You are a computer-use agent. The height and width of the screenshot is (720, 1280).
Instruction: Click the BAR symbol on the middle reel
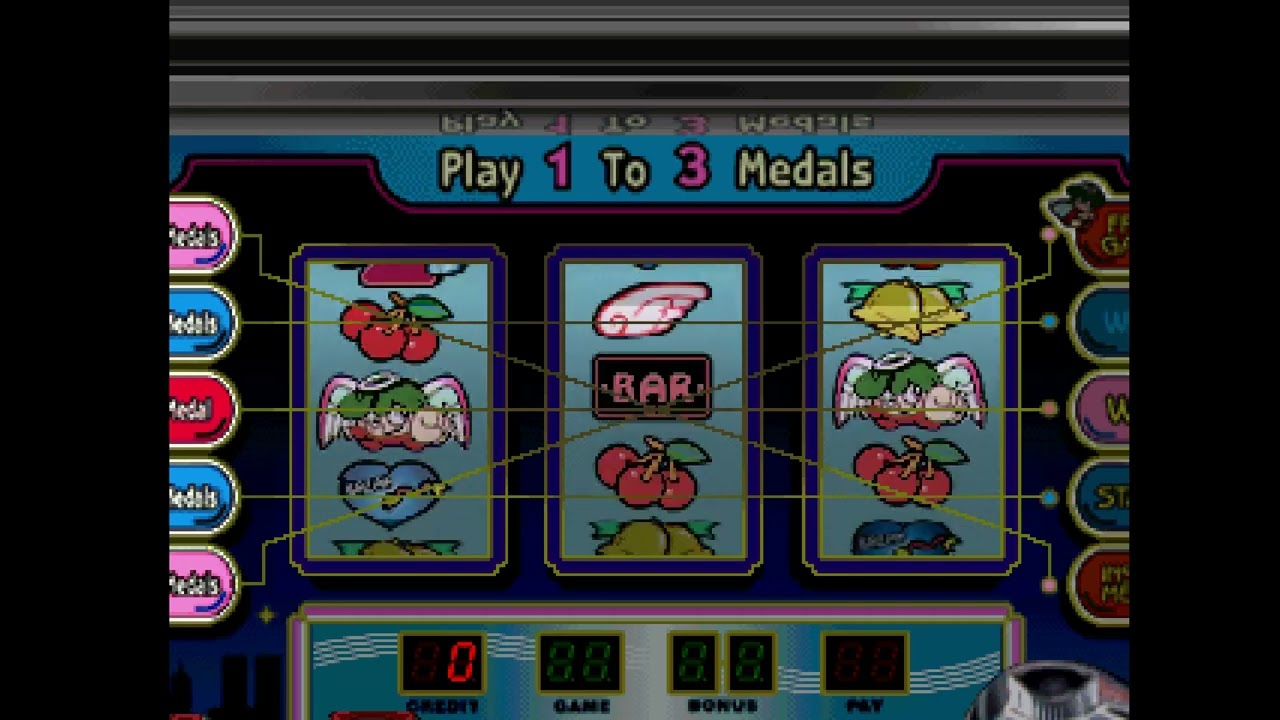(652, 385)
